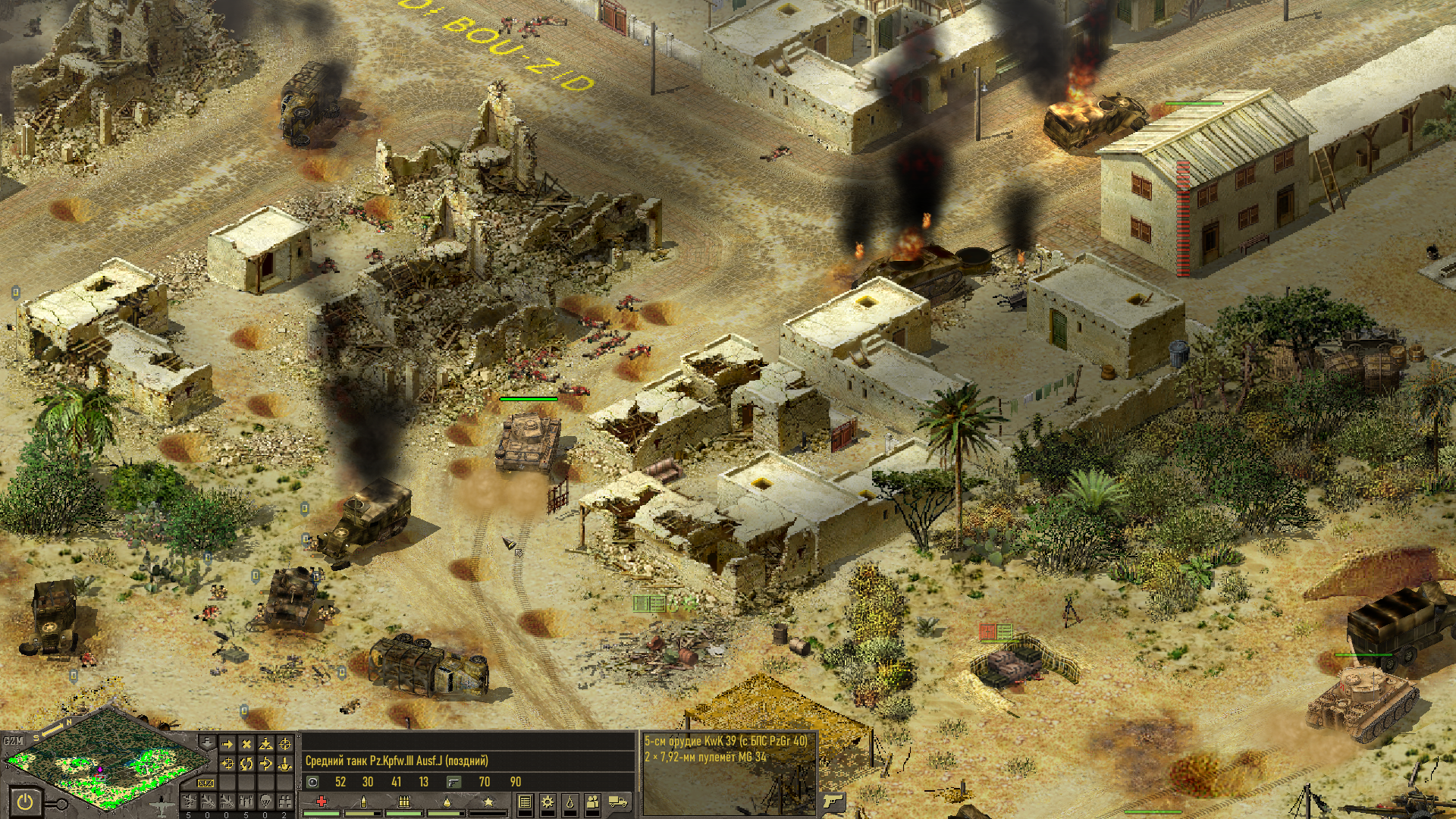Activate the attack crosshair order
The width and height of the screenshot is (1456, 819).
click(x=285, y=745)
